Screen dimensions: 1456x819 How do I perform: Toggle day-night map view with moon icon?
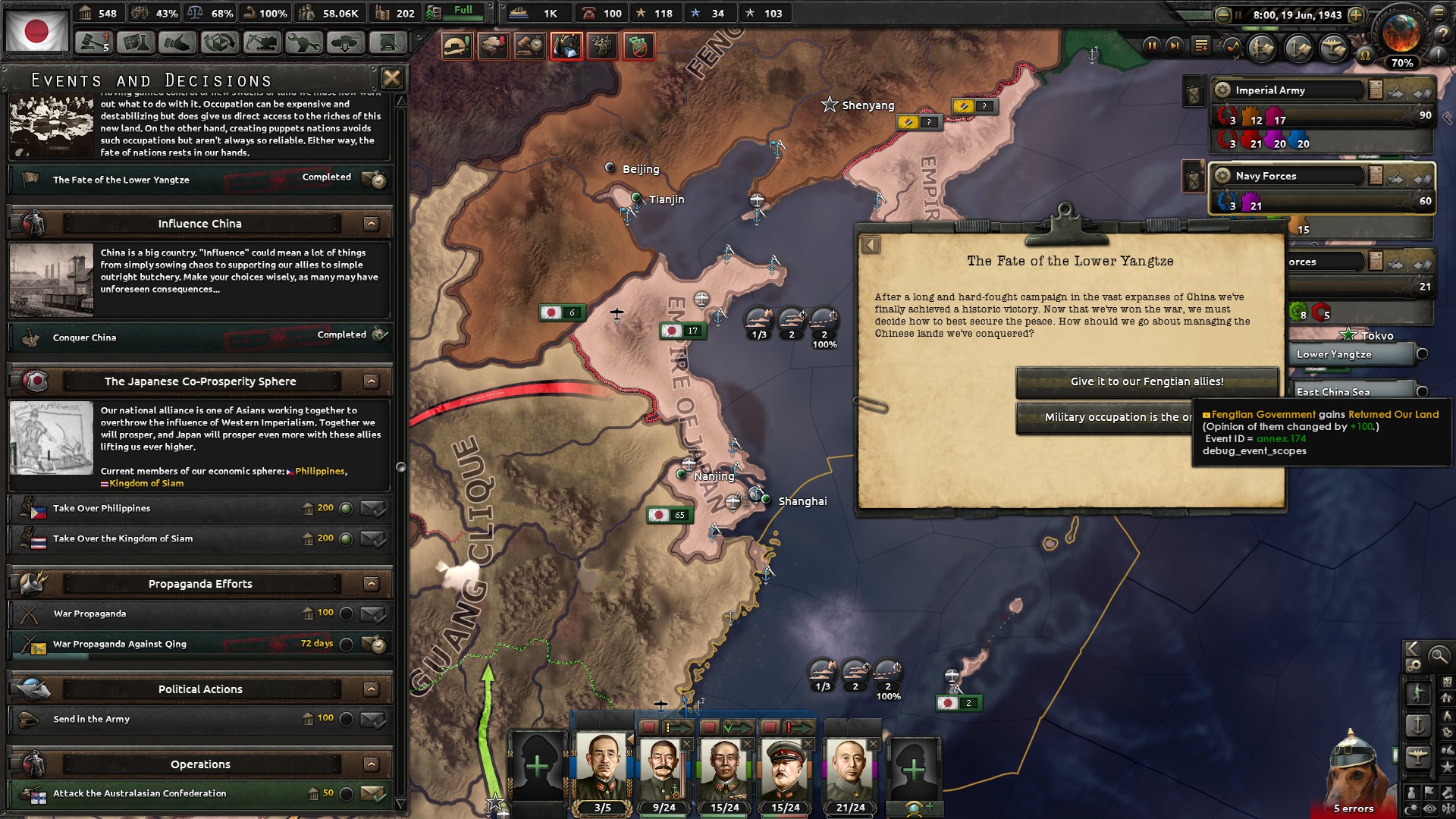[x=1410, y=807]
